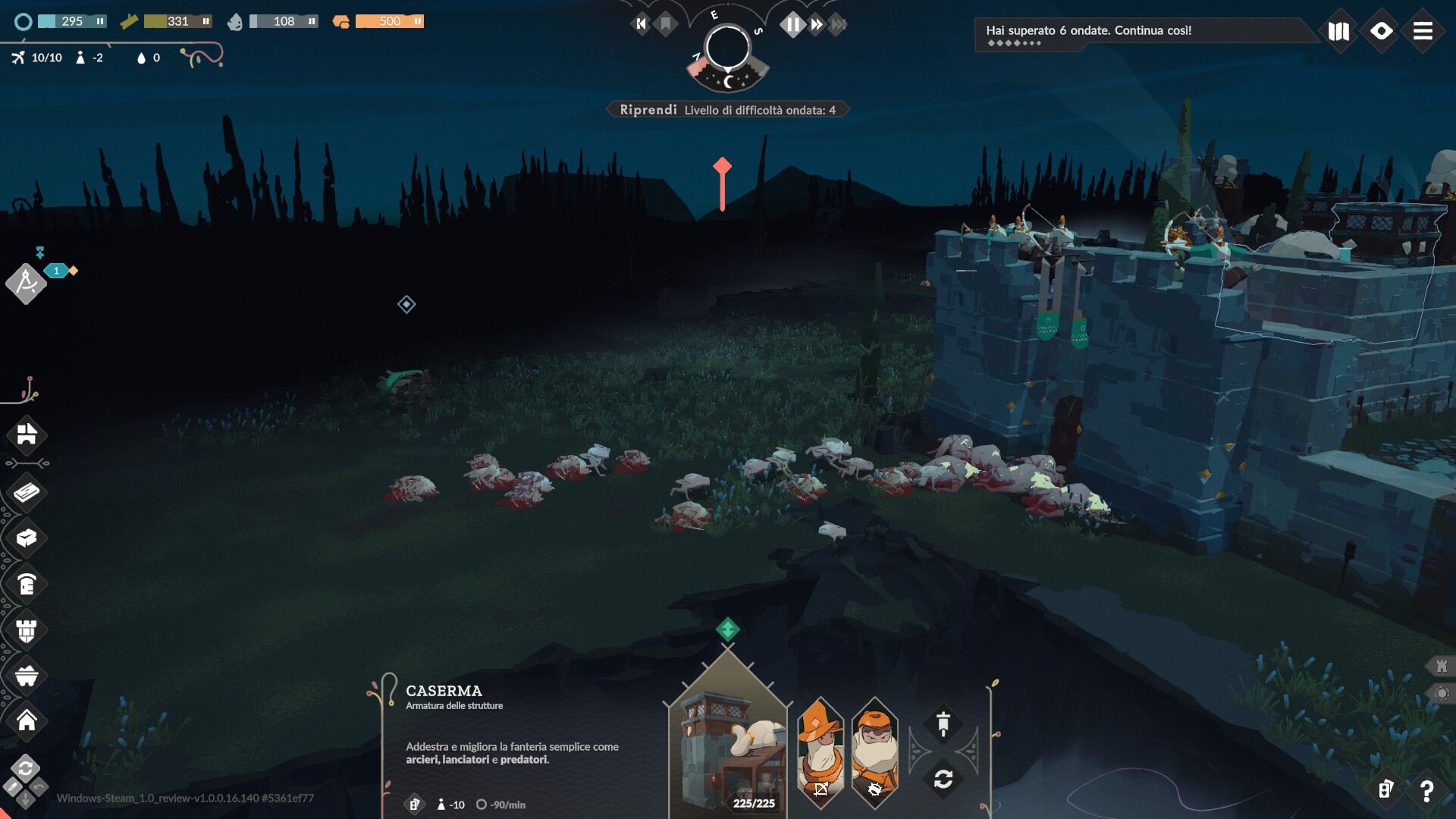Click the bookmark button near the compass
Viewport: 1456px width, 819px height.
click(x=666, y=24)
